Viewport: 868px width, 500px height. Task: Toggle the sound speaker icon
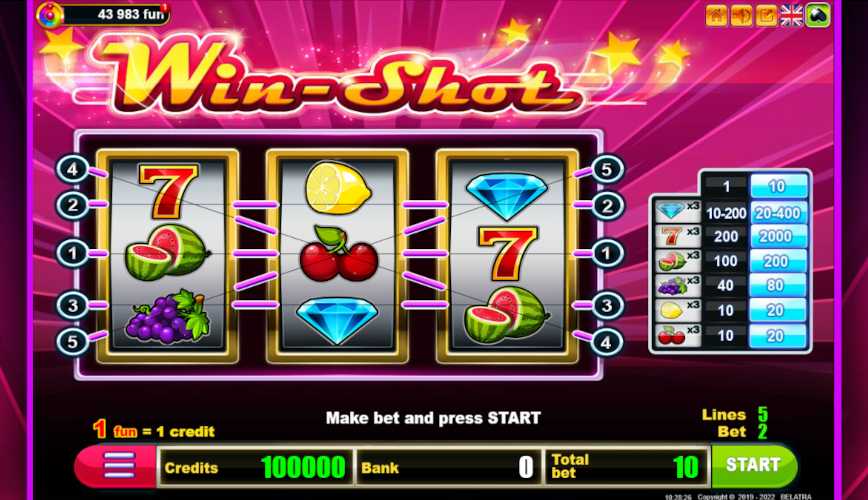point(741,15)
